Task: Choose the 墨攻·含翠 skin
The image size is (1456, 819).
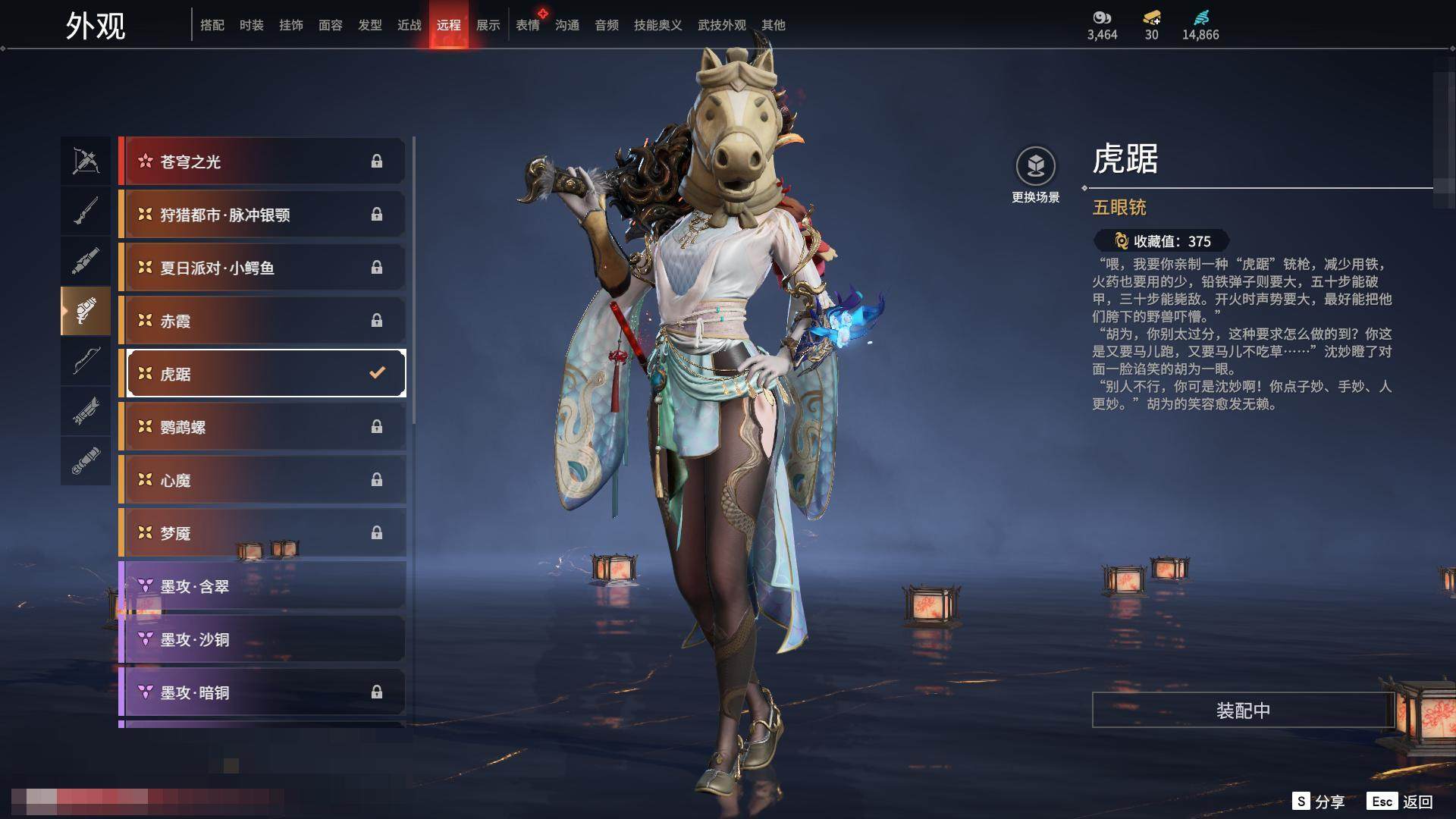Action: [263, 586]
